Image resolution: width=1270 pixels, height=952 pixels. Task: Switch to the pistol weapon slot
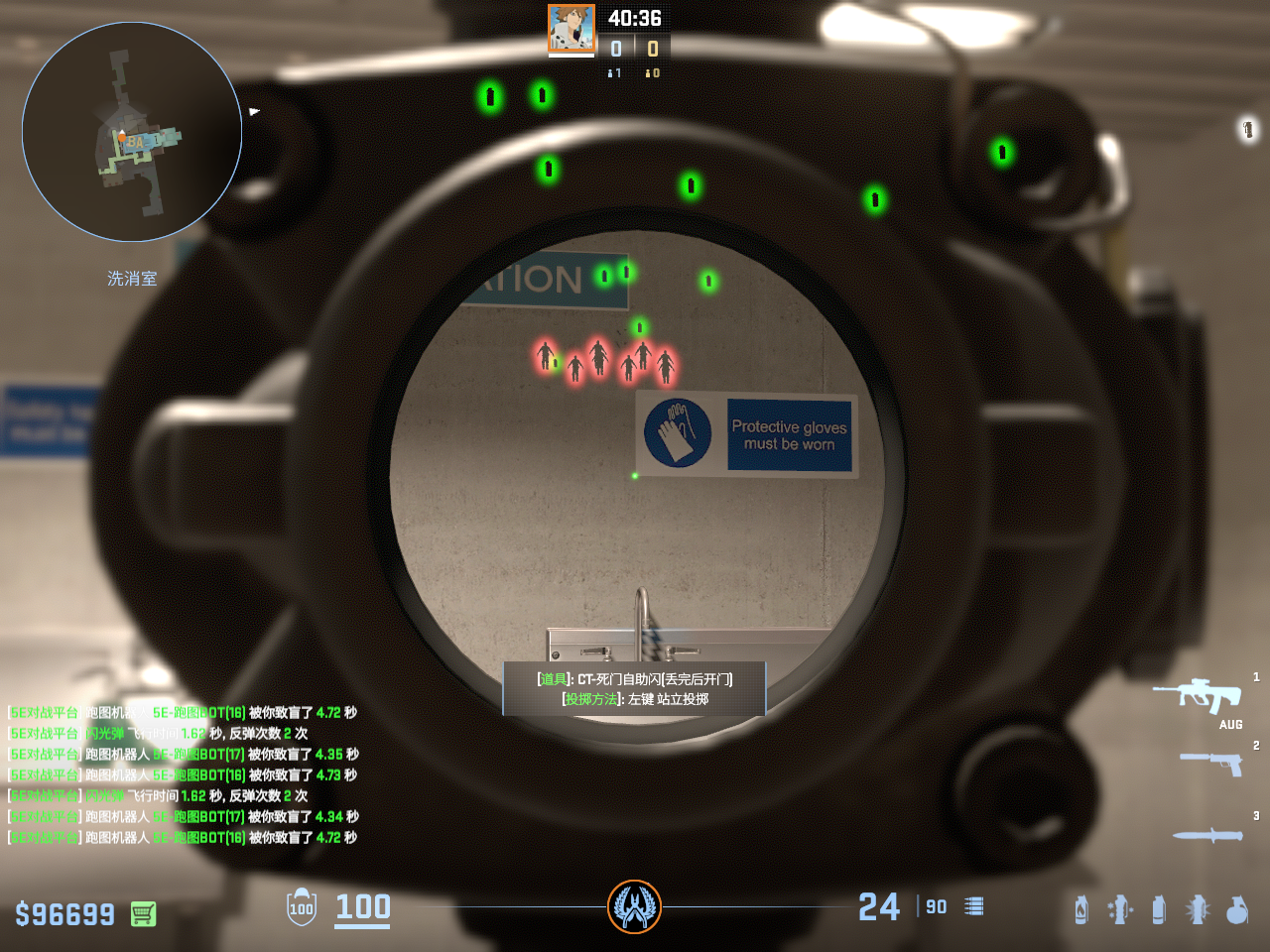pos(1211,763)
